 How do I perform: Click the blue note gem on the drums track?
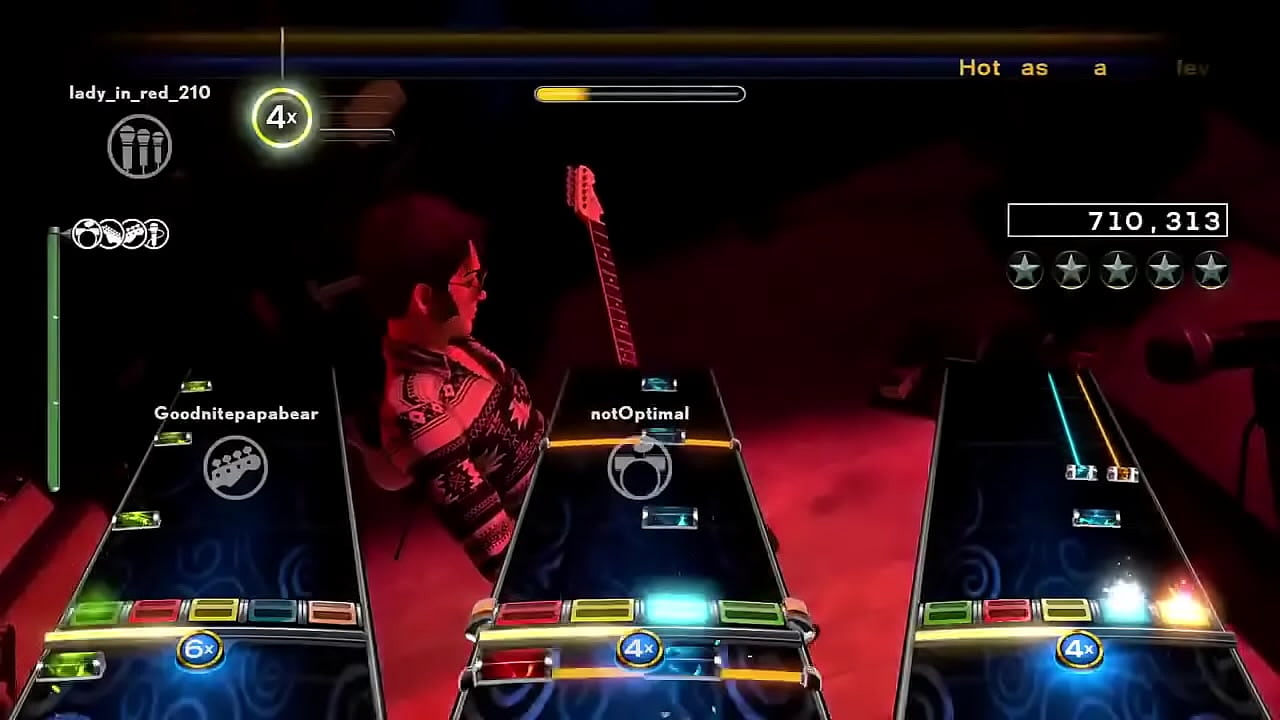coord(668,517)
